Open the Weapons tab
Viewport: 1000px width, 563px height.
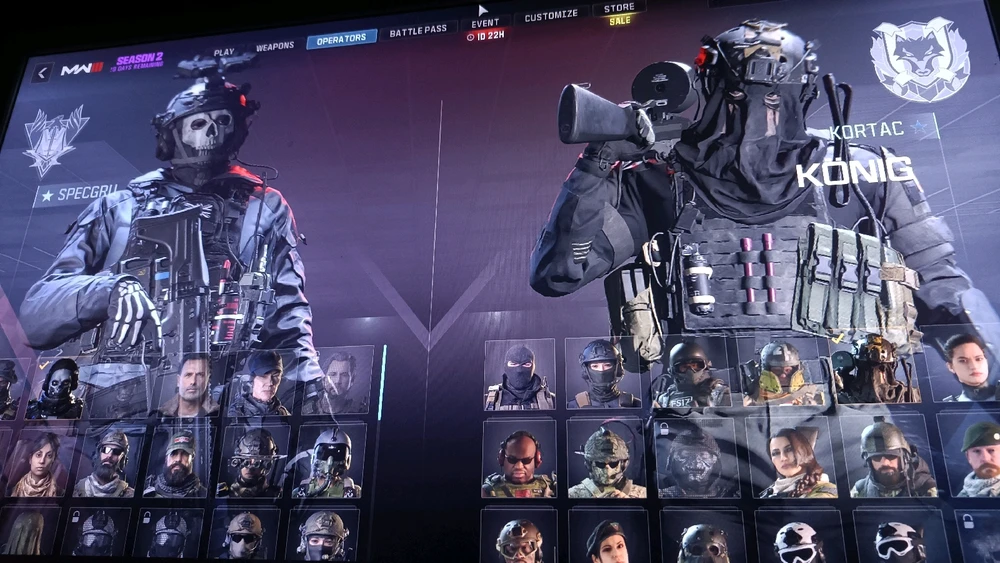tap(274, 46)
